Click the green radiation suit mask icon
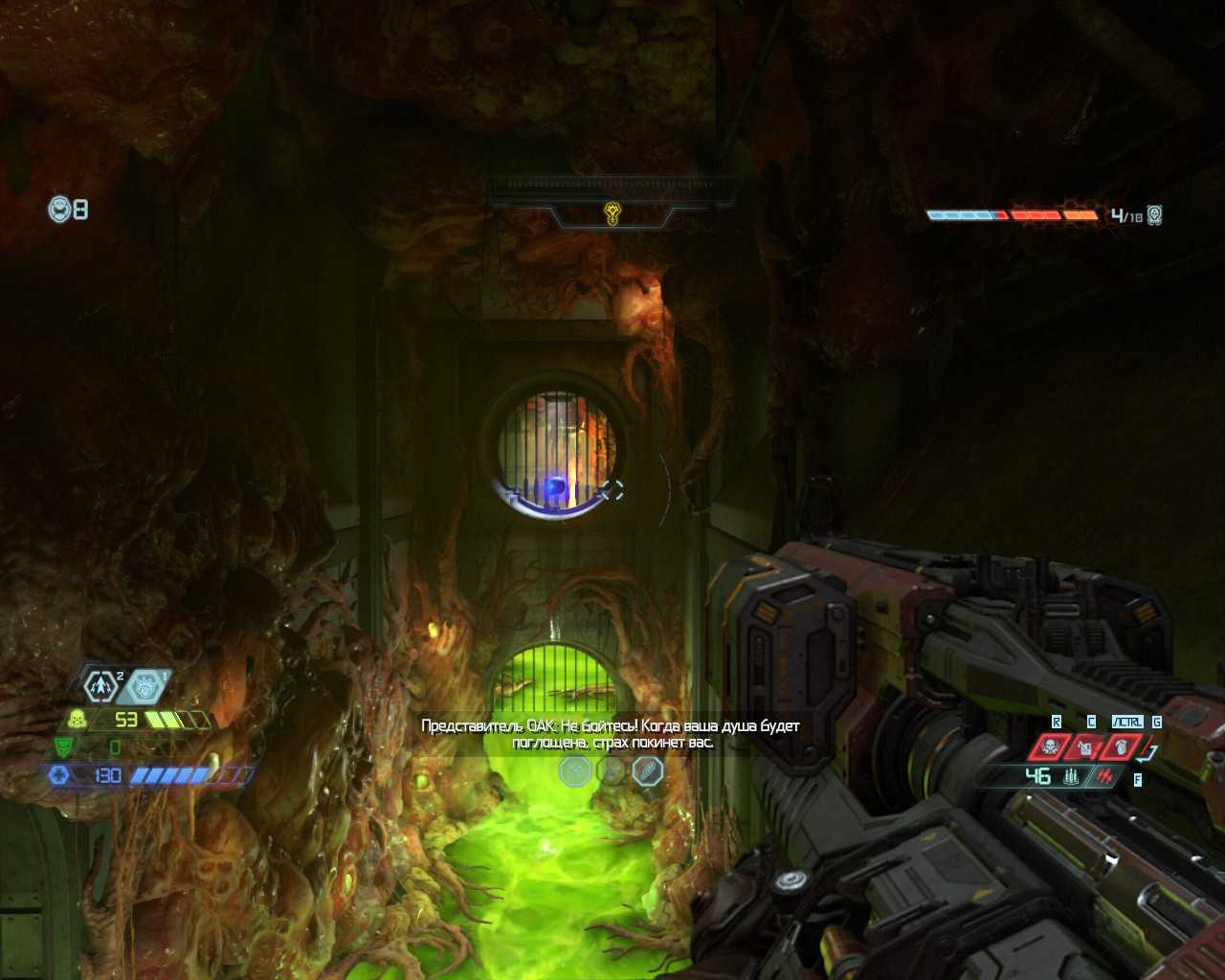This screenshot has width=1225, height=980. [78, 720]
